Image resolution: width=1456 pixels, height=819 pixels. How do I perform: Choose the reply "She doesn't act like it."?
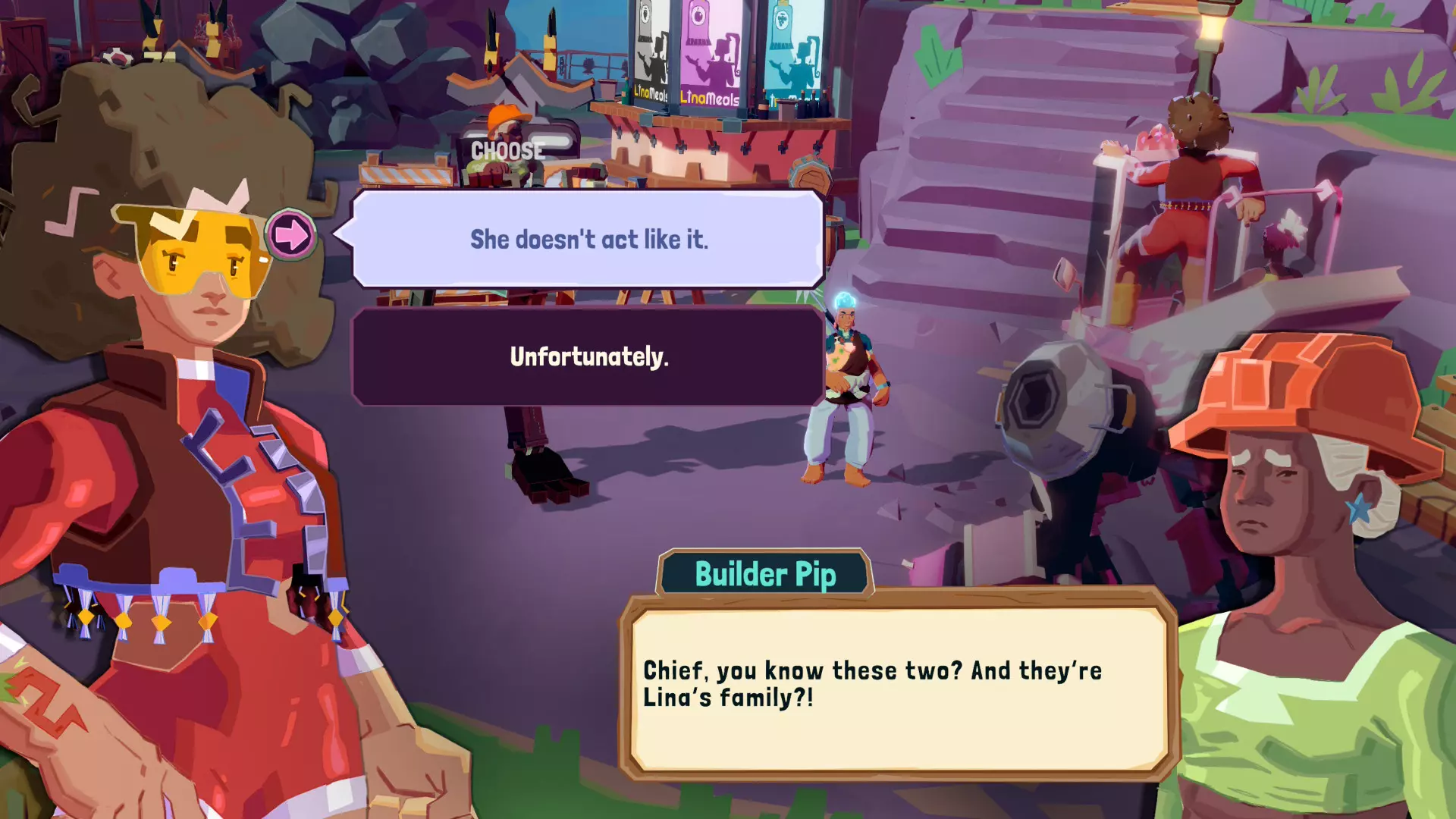tap(588, 240)
